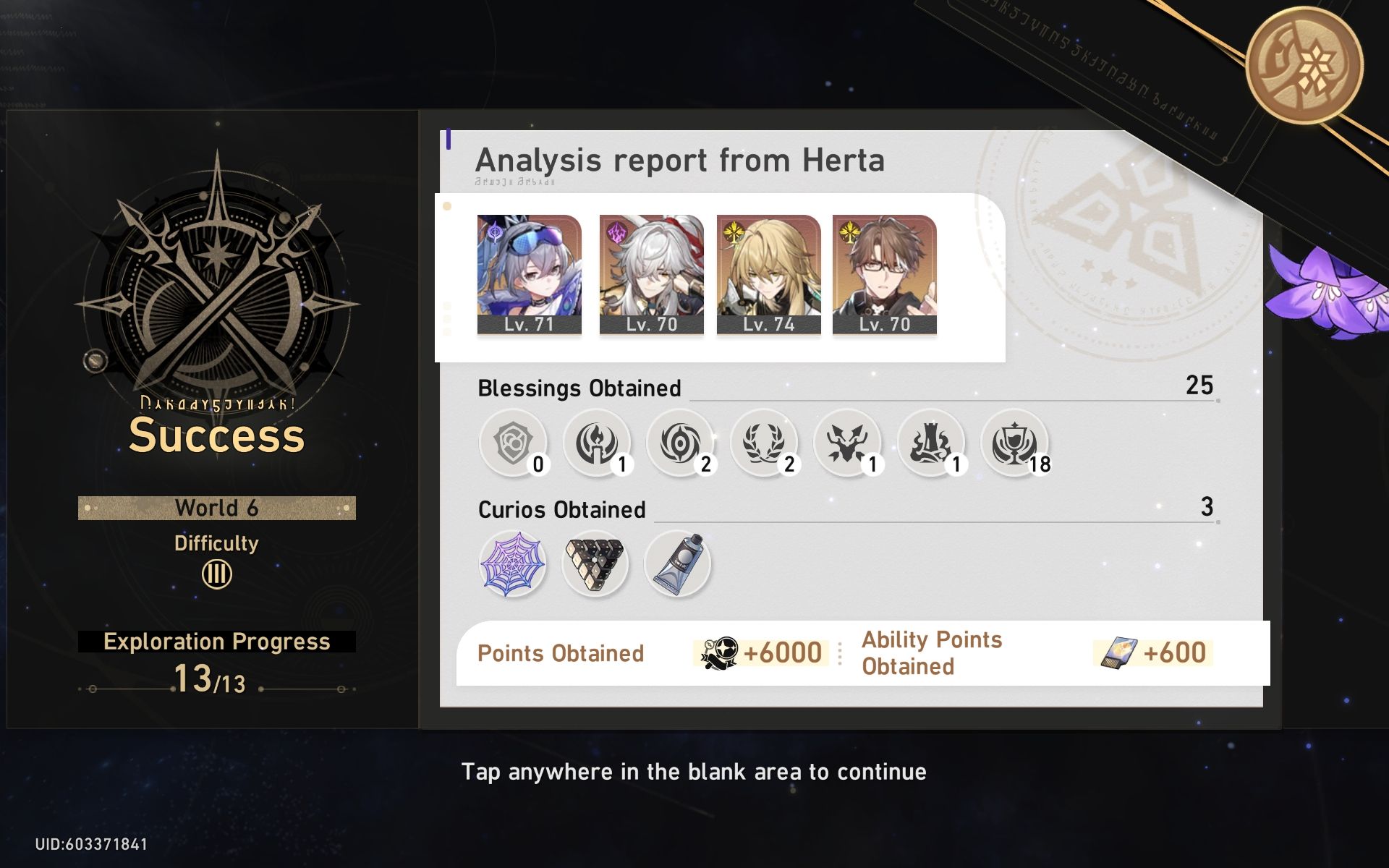
Task: Select the Nihility eye blessing icon
Action: point(679,442)
